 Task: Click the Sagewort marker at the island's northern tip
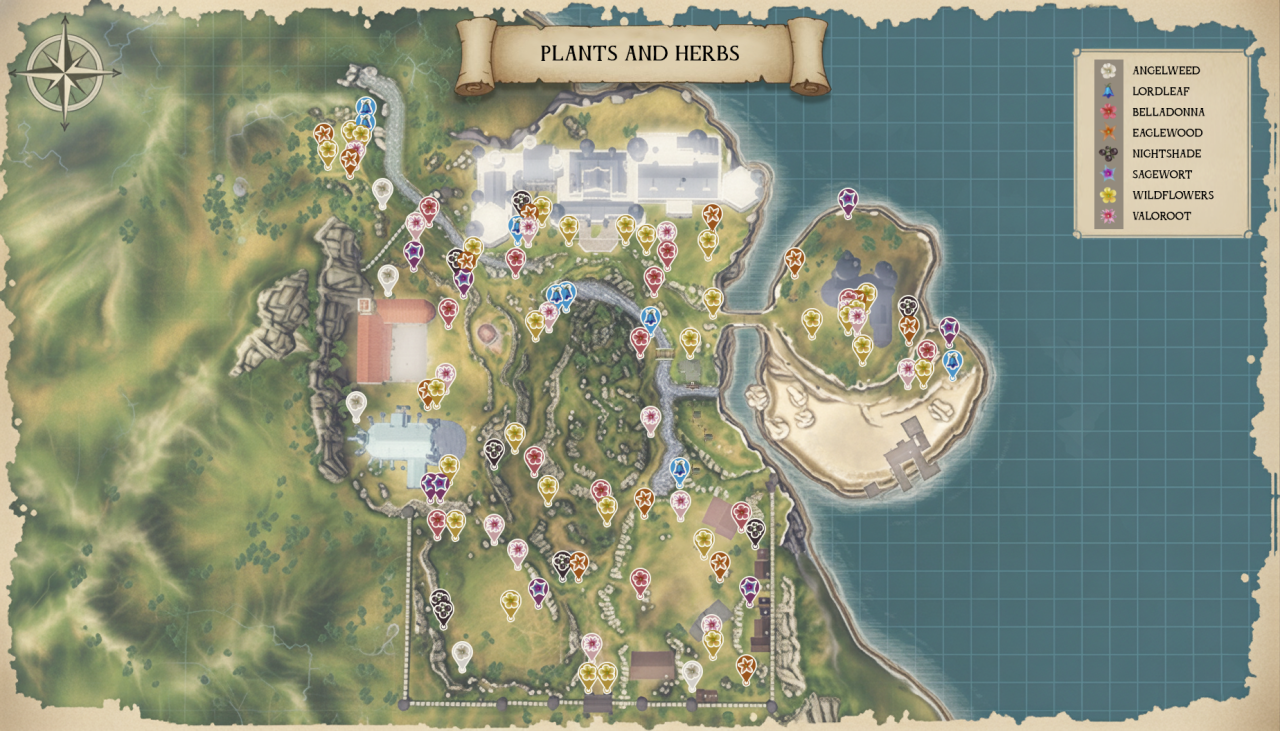pos(848,201)
